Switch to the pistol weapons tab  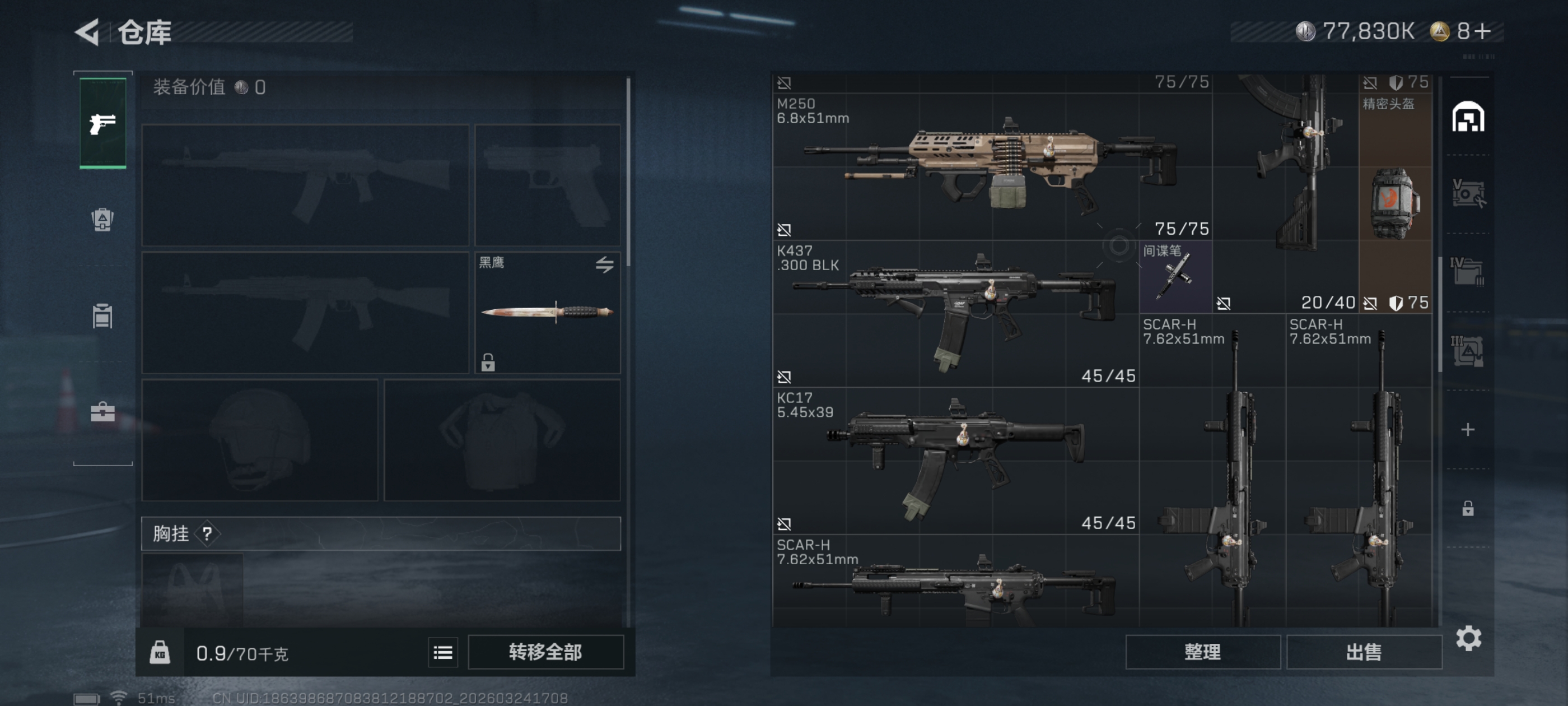point(103,123)
